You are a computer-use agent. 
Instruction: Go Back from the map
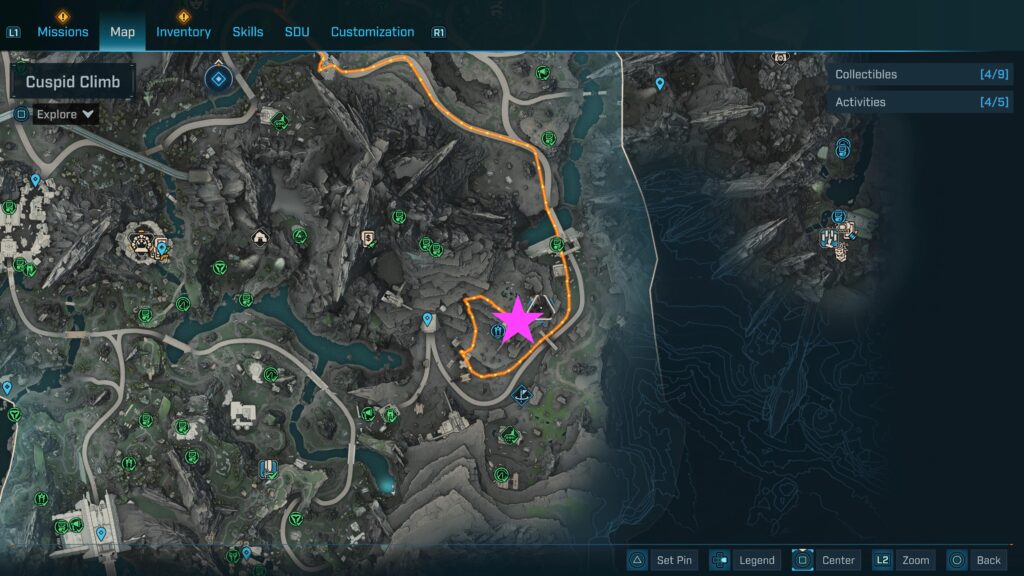pyautogui.click(x=975, y=560)
